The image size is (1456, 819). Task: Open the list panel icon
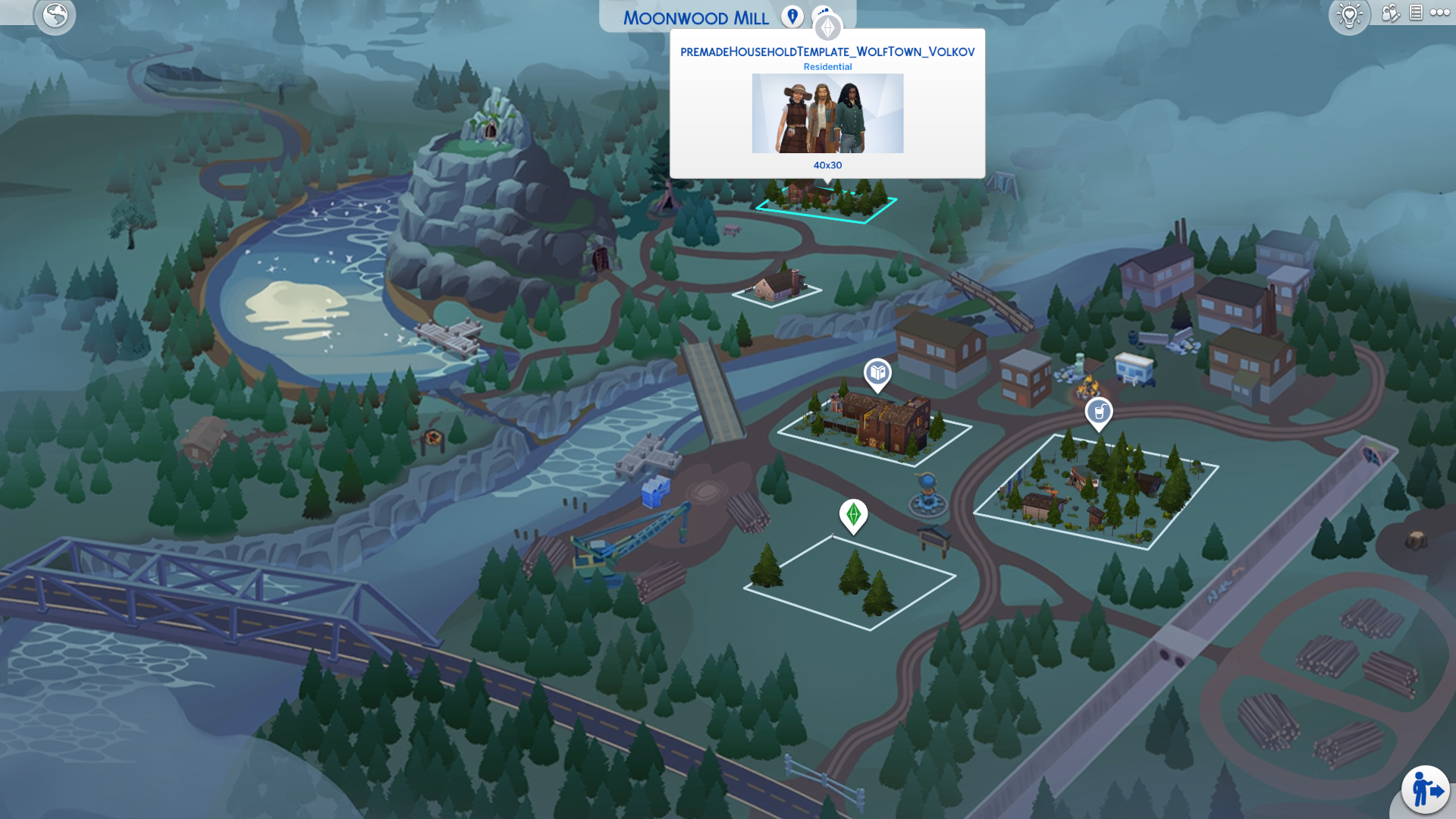coord(1416,13)
